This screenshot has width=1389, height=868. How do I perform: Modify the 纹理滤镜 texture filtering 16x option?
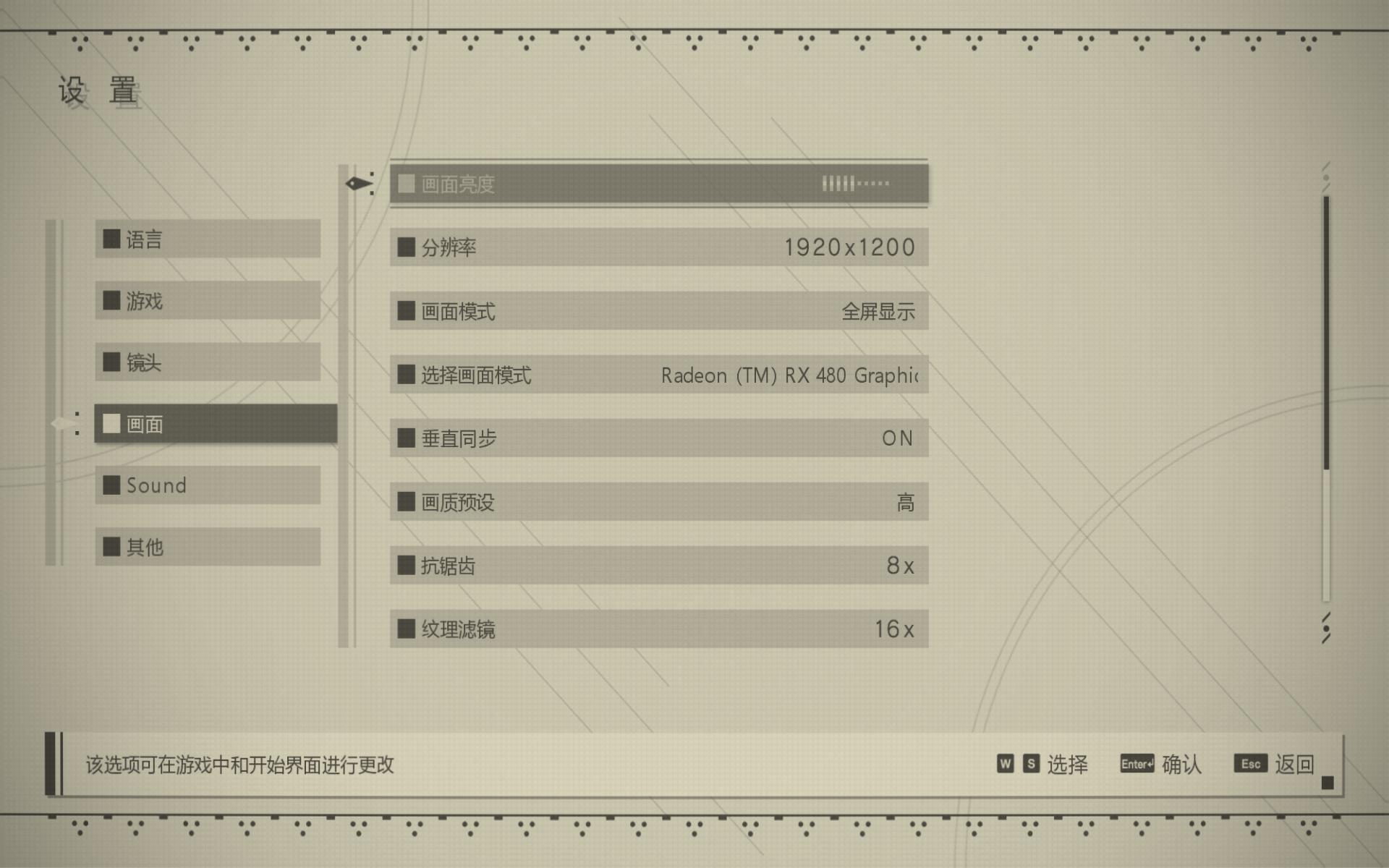[658, 629]
